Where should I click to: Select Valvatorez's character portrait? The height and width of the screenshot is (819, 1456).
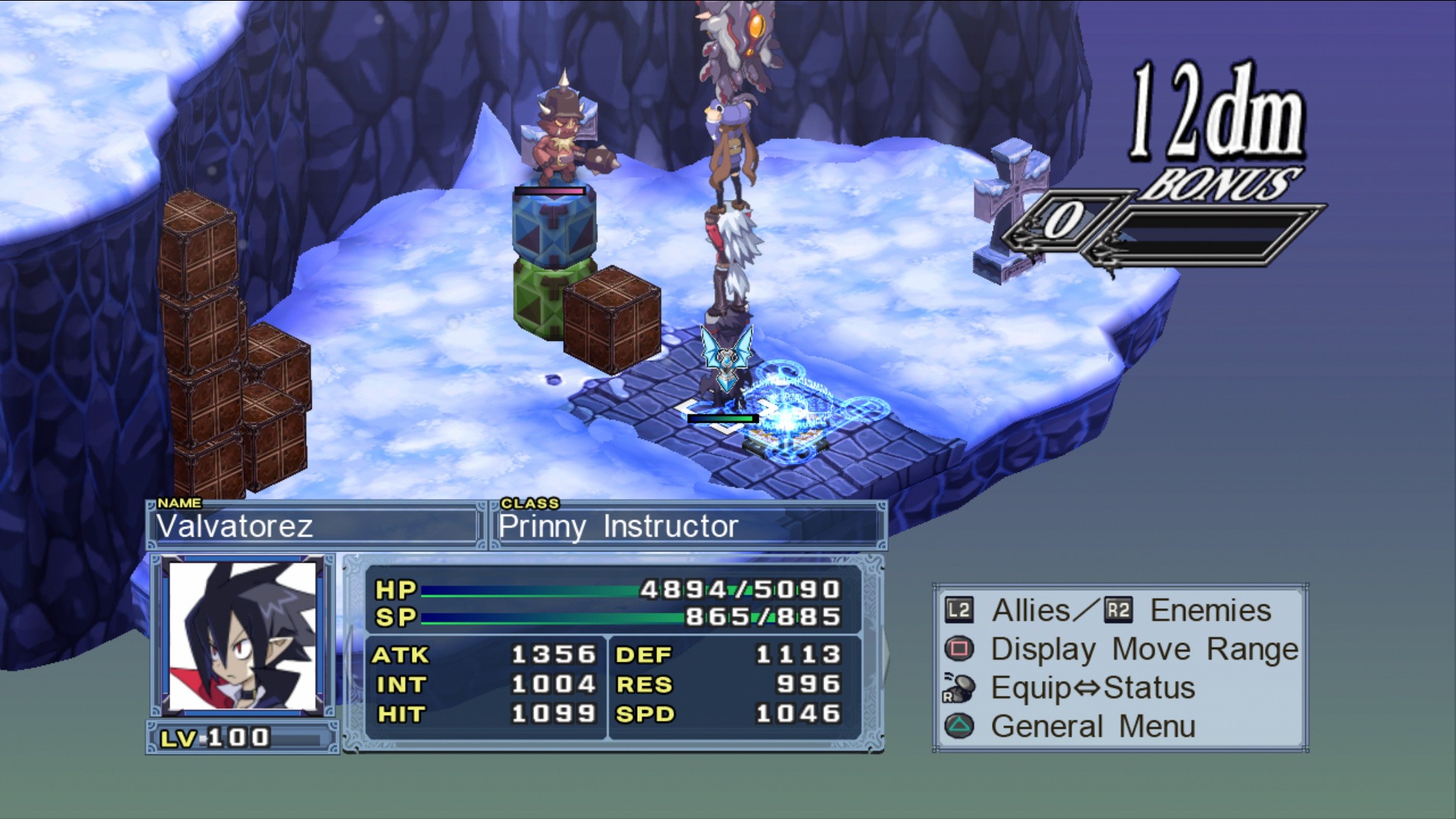(243, 637)
